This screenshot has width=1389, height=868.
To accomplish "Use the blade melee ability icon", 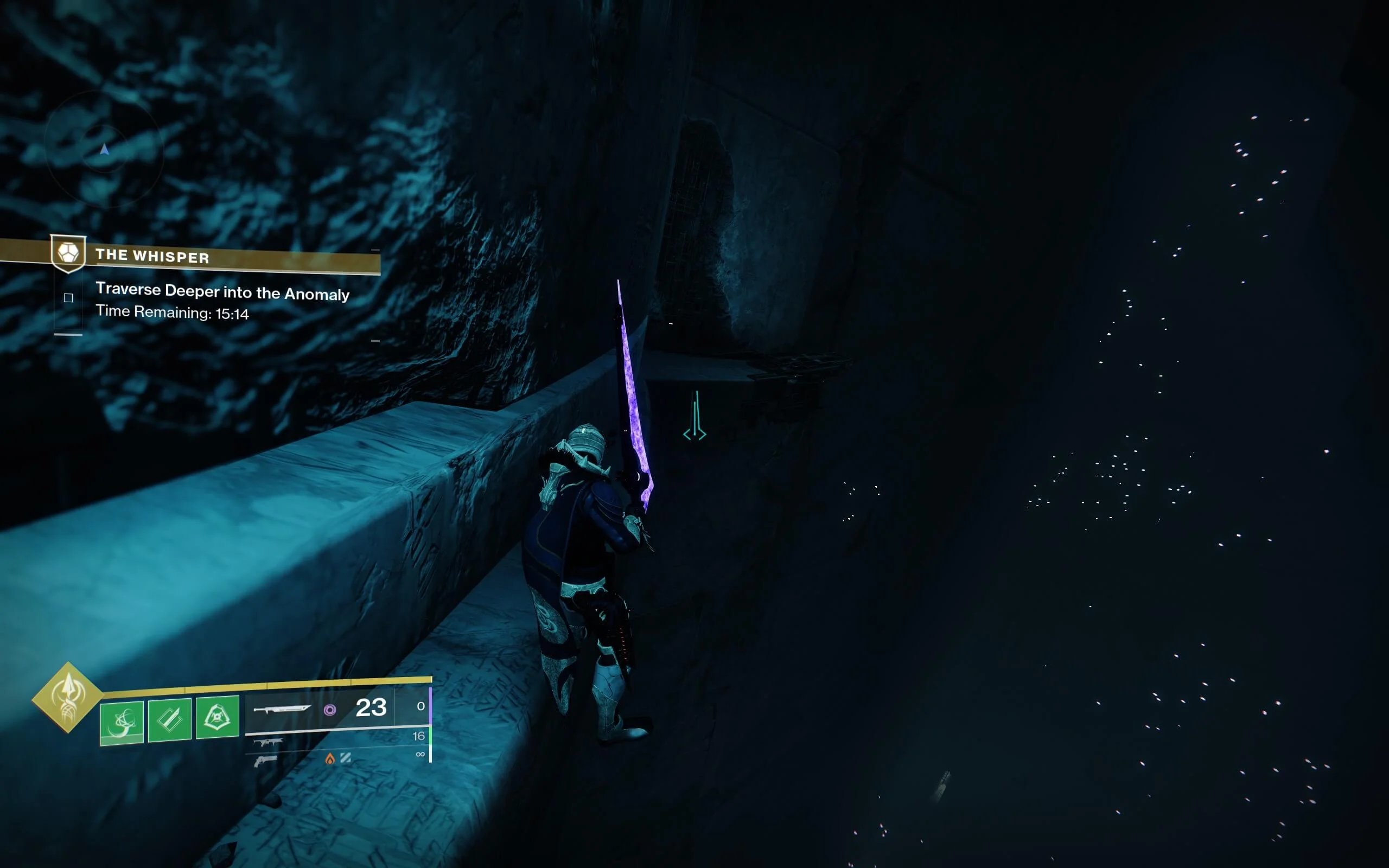I will pos(169,719).
